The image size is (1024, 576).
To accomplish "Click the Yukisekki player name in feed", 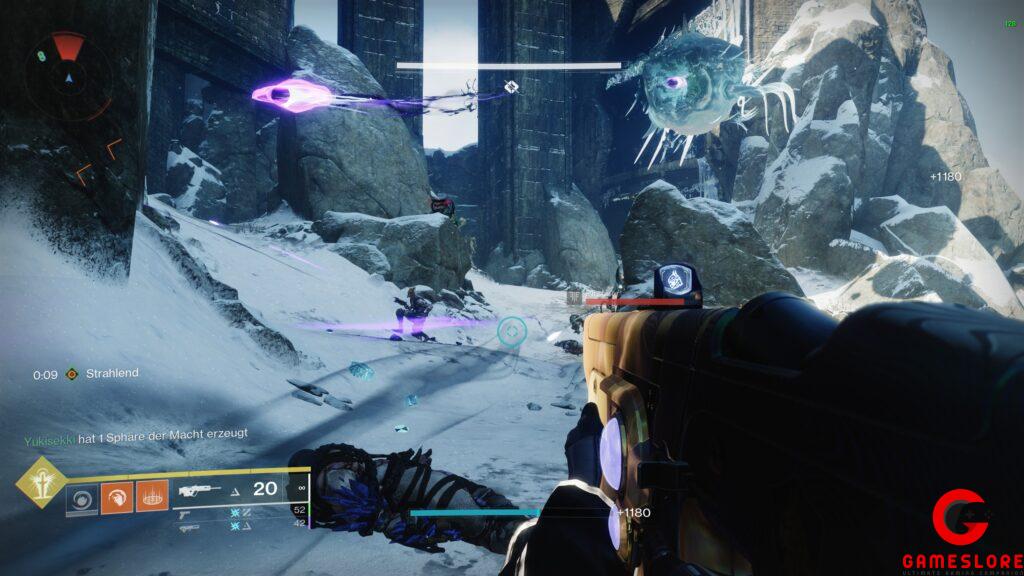I will 48,435.
